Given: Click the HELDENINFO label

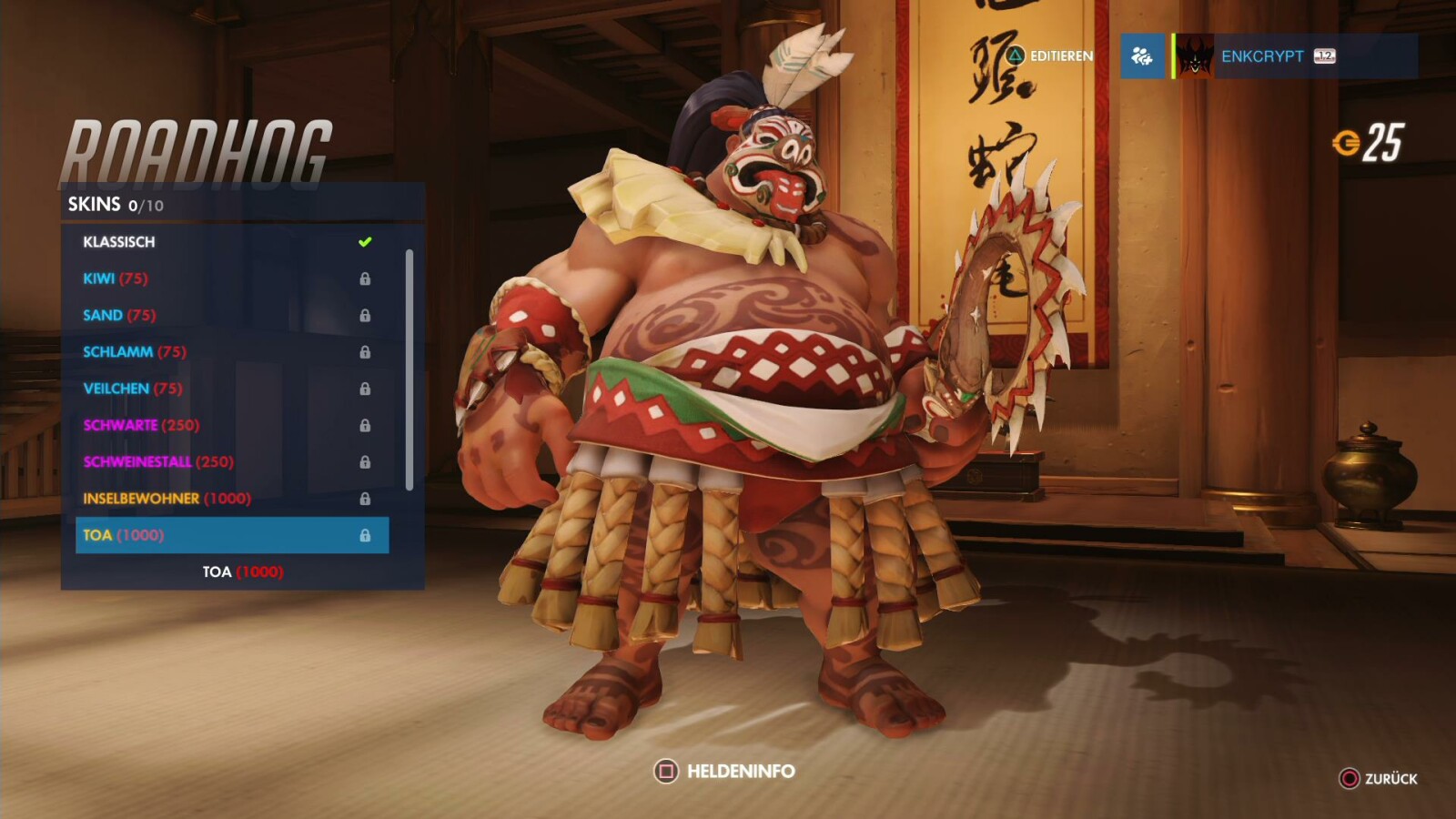Looking at the screenshot, I should pyautogui.click(x=742, y=770).
